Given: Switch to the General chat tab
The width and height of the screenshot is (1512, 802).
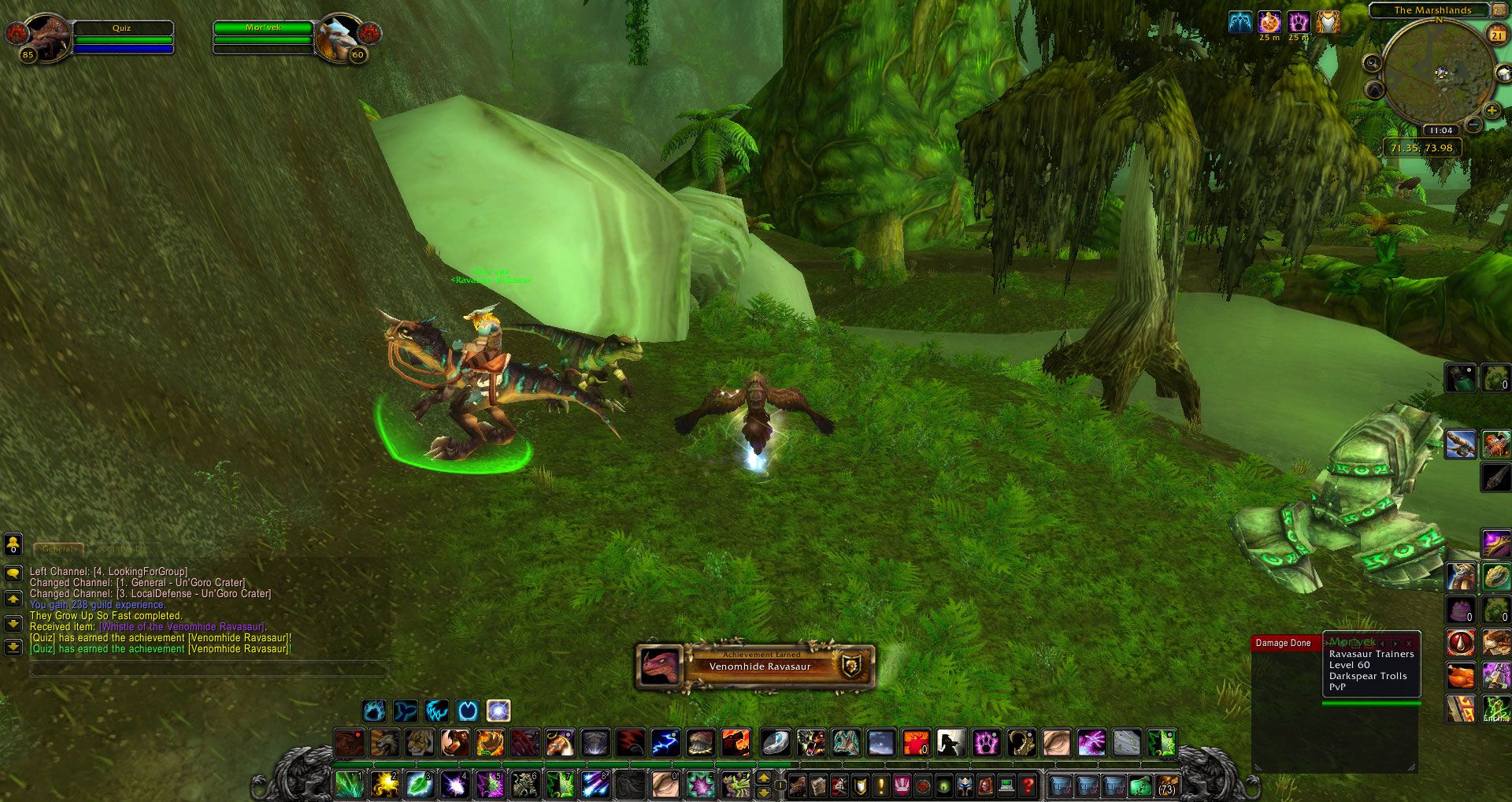Looking at the screenshot, I should pyautogui.click(x=58, y=548).
